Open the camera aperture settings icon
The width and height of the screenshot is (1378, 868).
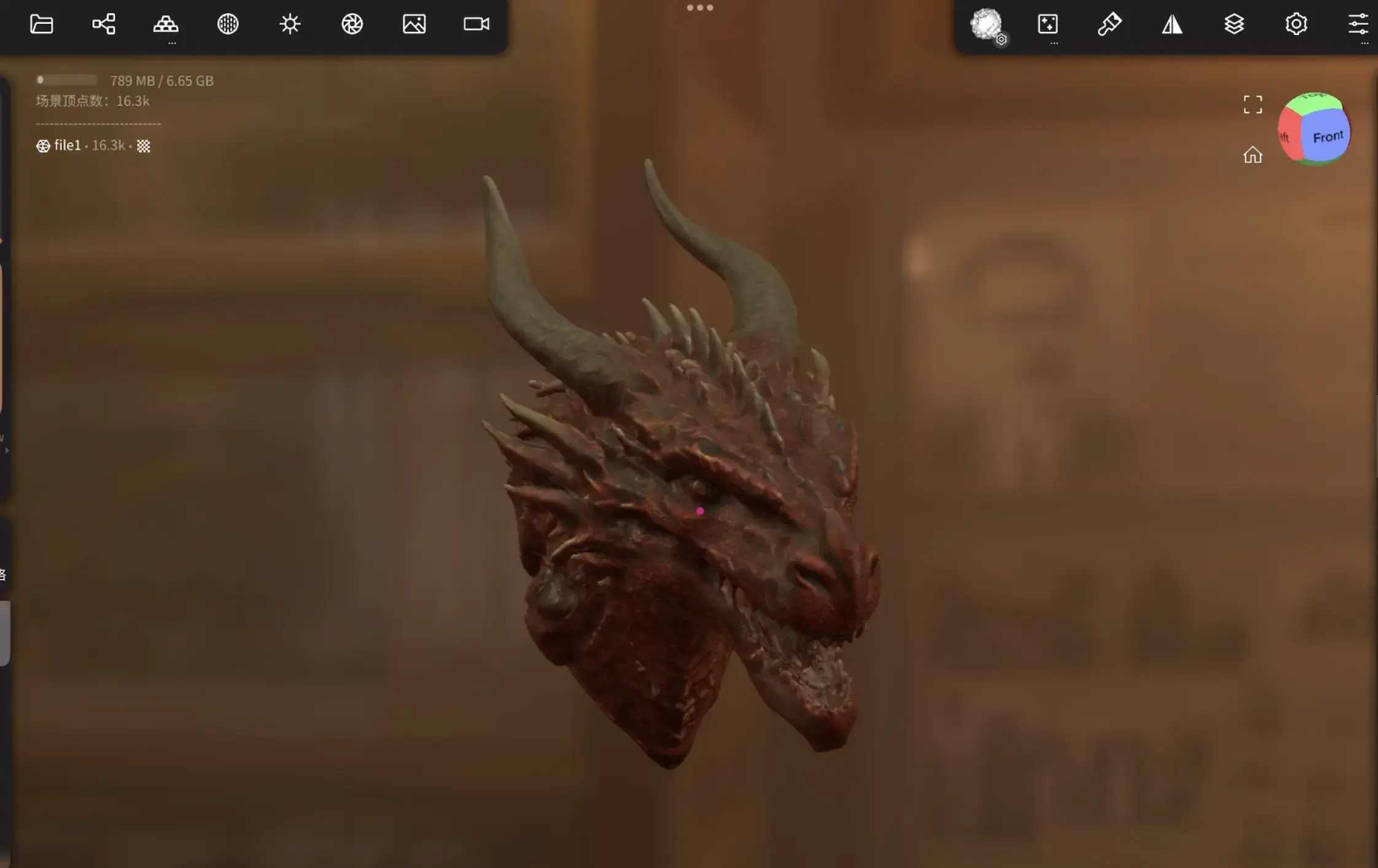click(x=352, y=24)
